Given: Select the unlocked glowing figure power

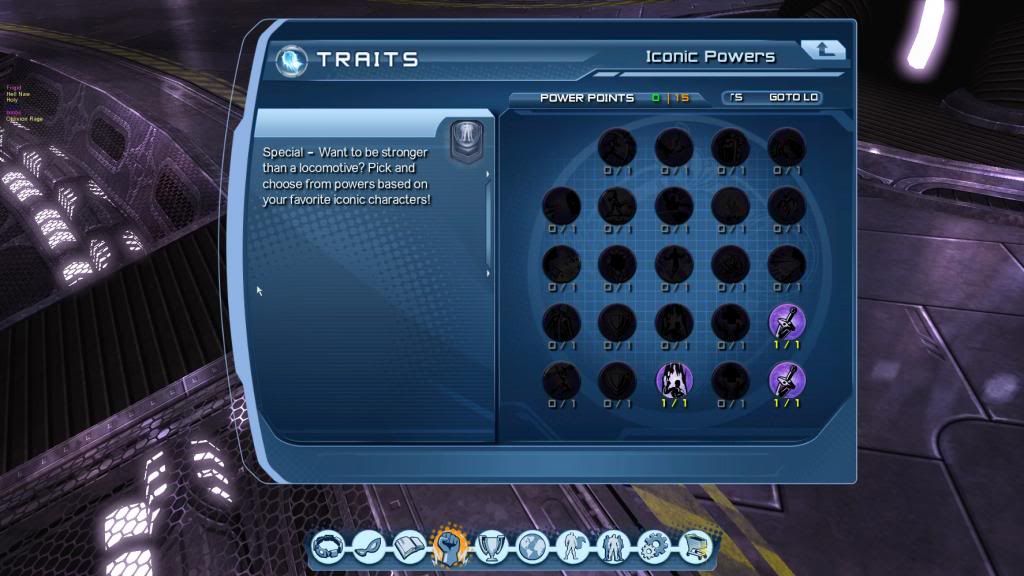Looking at the screenshot, I should [674, 381].
